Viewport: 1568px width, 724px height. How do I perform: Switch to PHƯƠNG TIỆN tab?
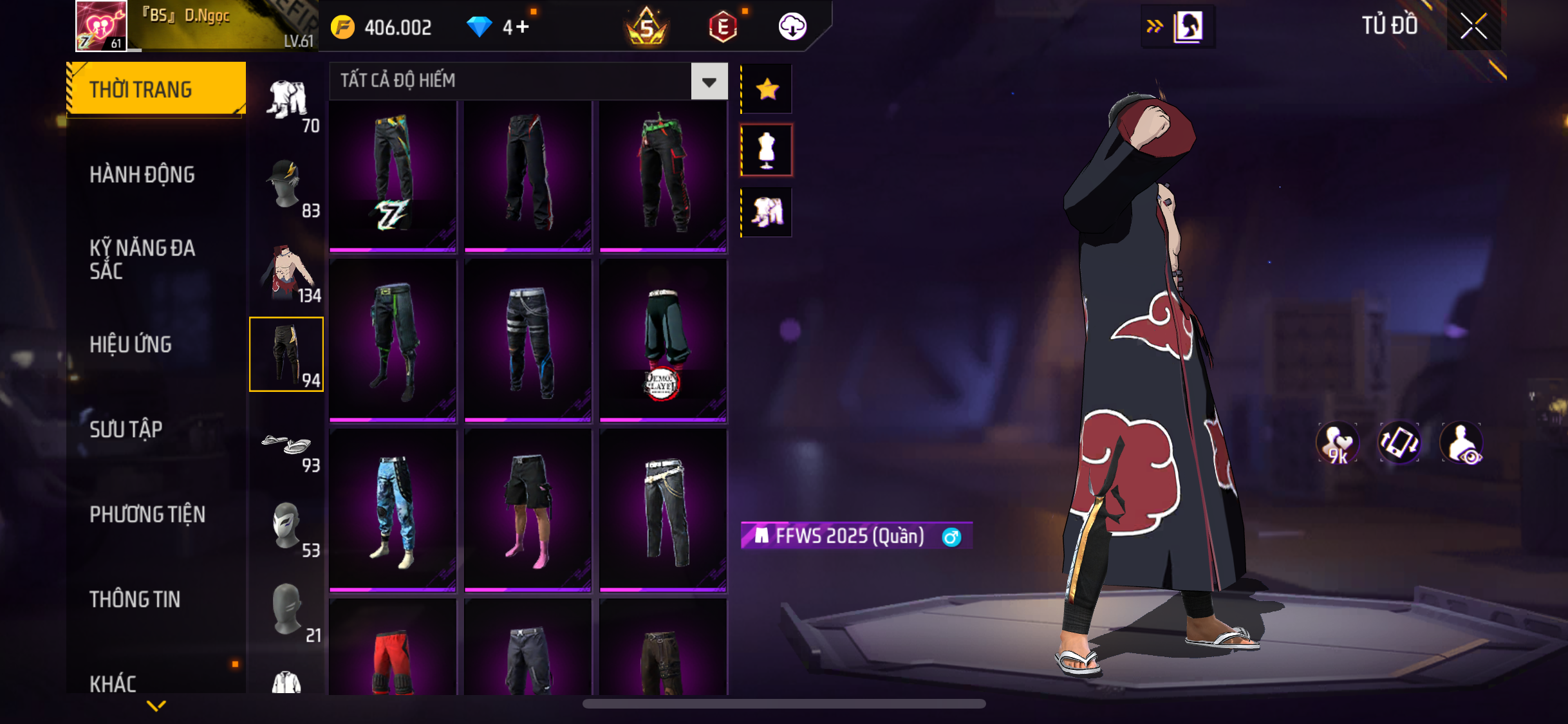(x=147, y=514)
